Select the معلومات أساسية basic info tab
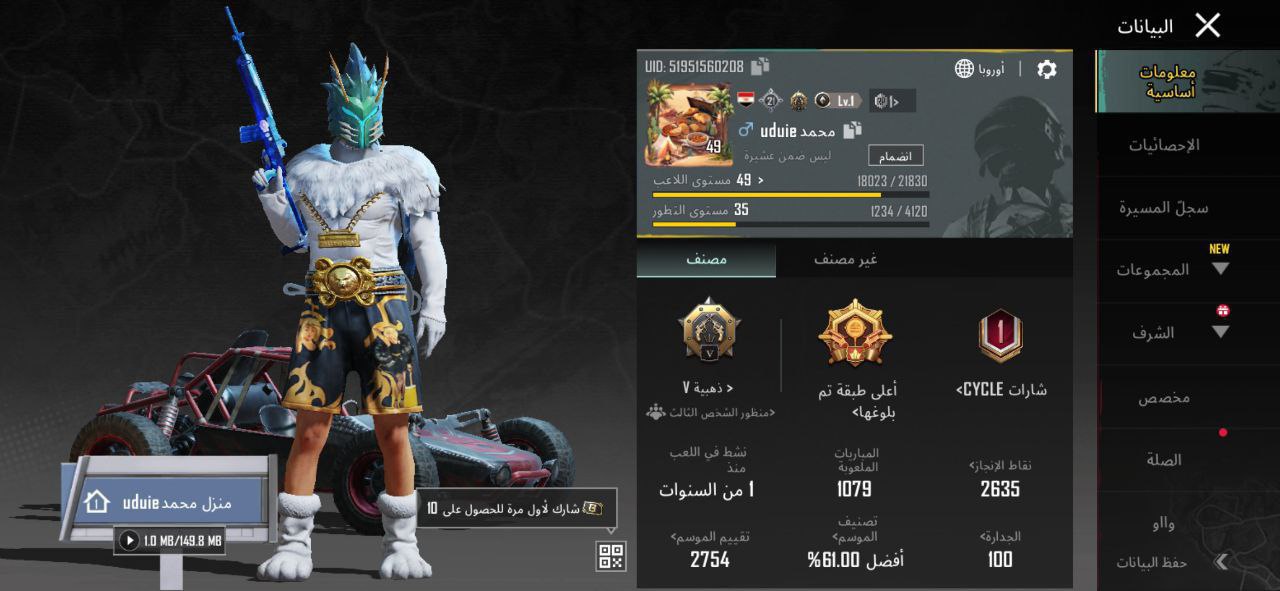Screen dimensions: 1280x591 [x=1167, y=82]
